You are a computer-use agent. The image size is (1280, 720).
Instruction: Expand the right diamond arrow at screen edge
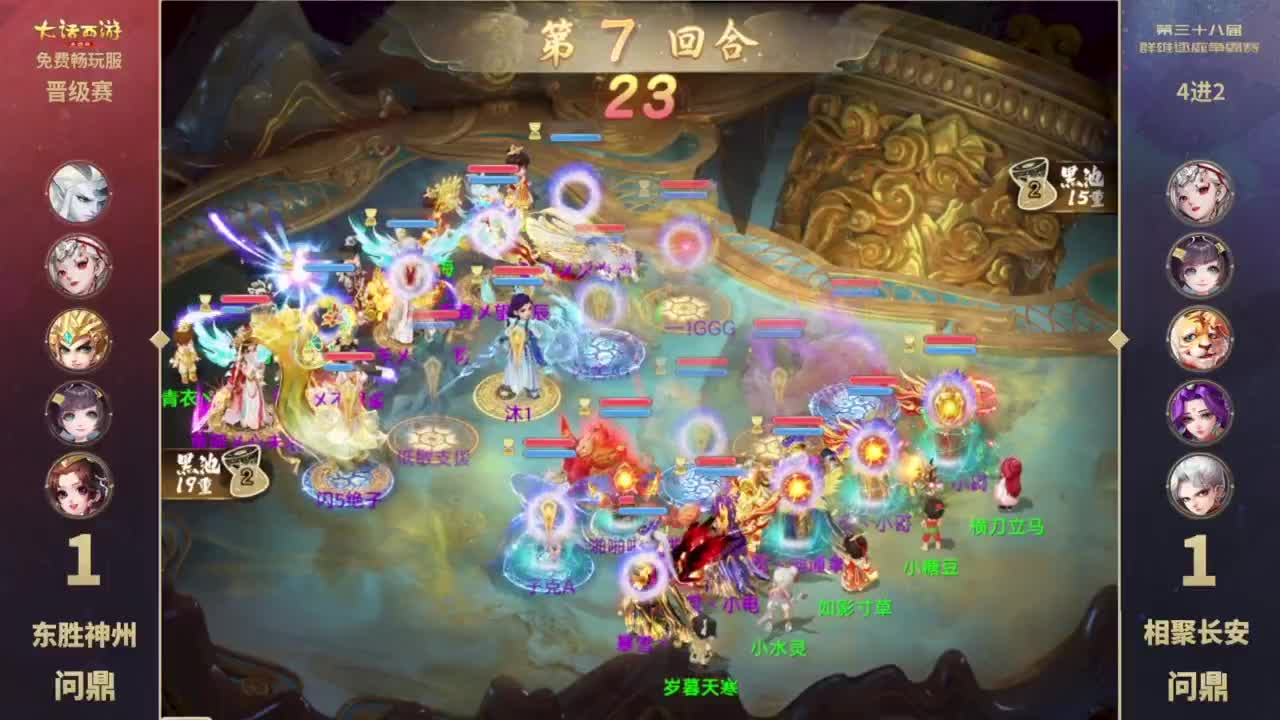coord(1119,340)
